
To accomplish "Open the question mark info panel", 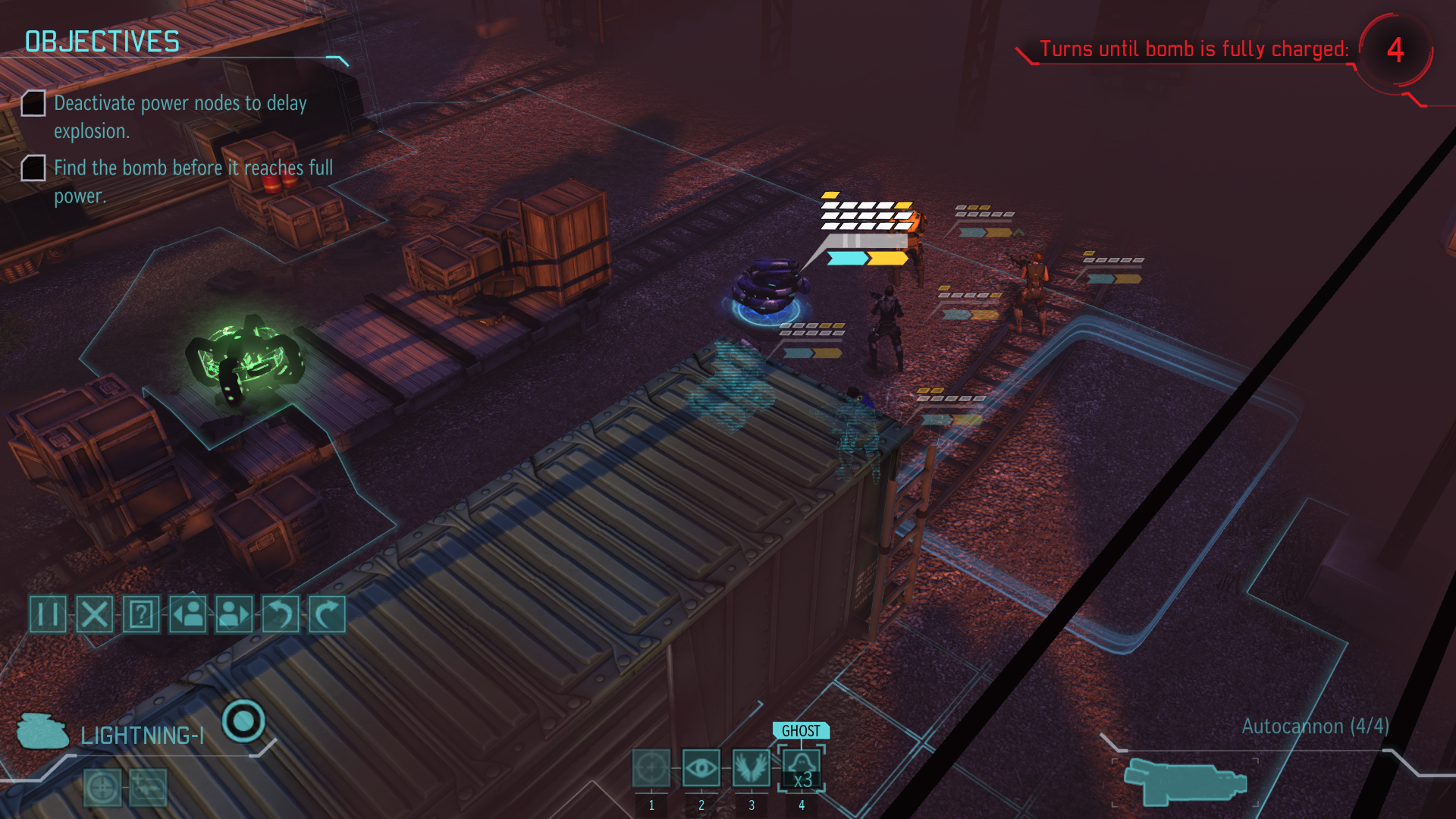I will 141,613.
